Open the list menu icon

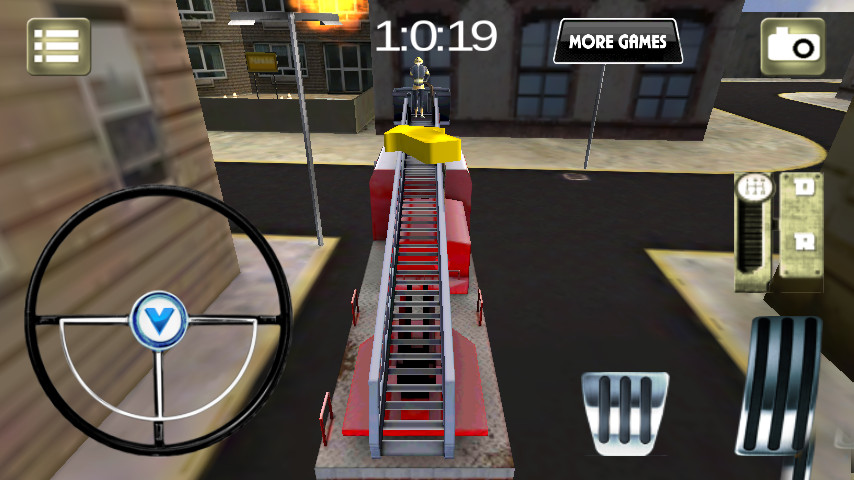tap(58, 46)
